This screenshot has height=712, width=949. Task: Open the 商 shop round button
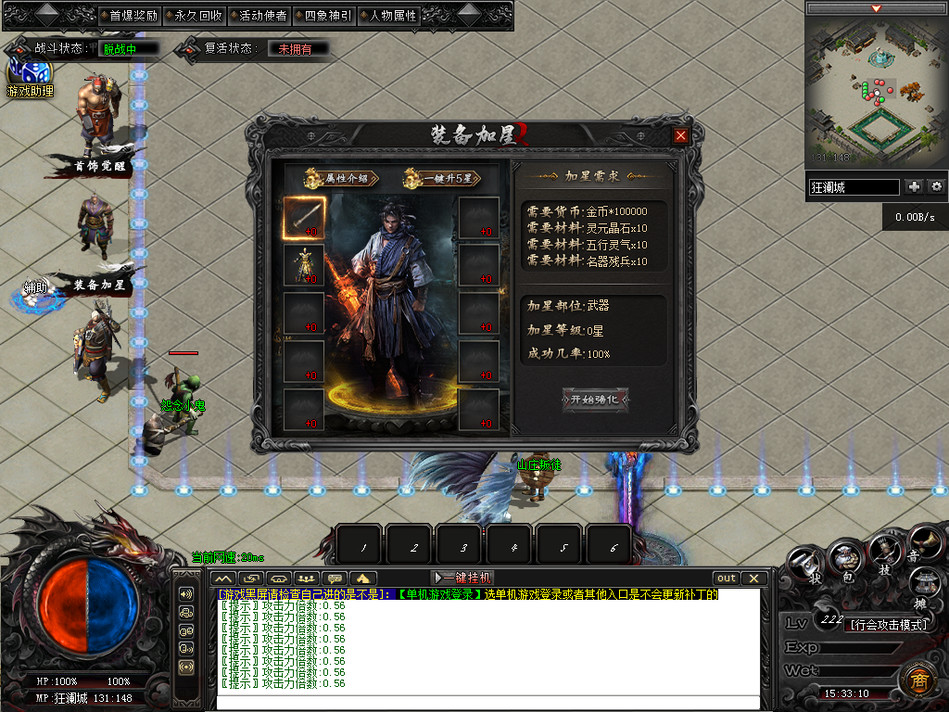coord(917,680)
